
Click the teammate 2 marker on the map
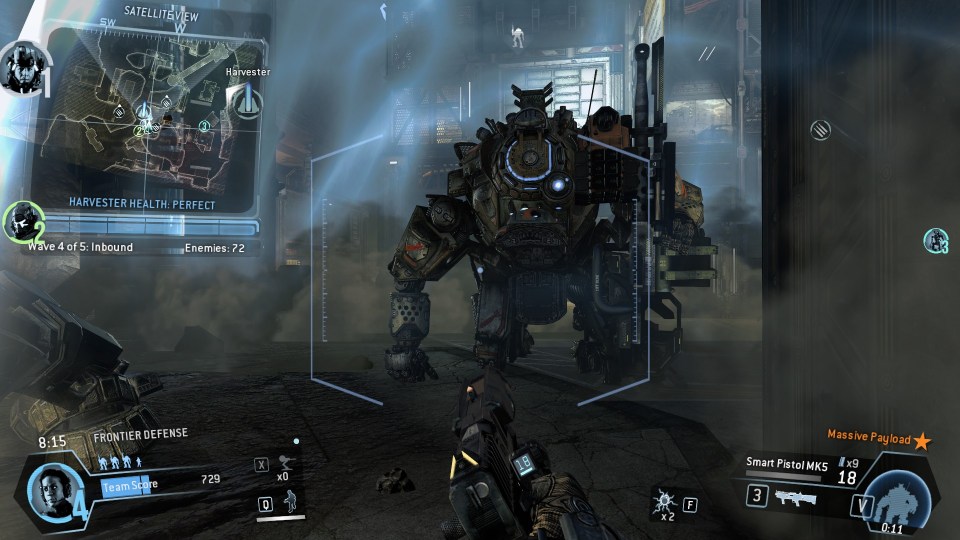(140, 131)
